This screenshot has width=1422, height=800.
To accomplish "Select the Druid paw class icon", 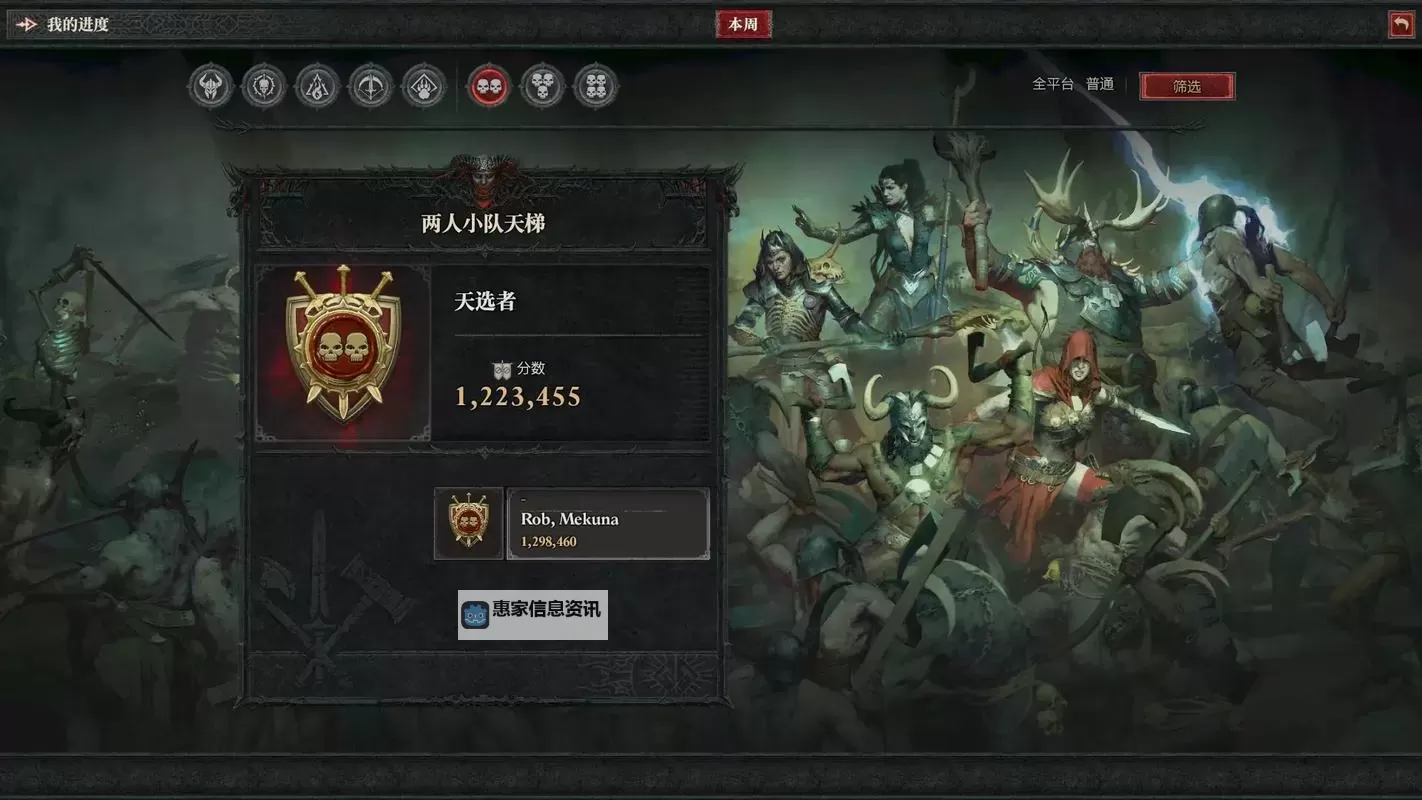I will pyautogui.click(x=422, y=86).
